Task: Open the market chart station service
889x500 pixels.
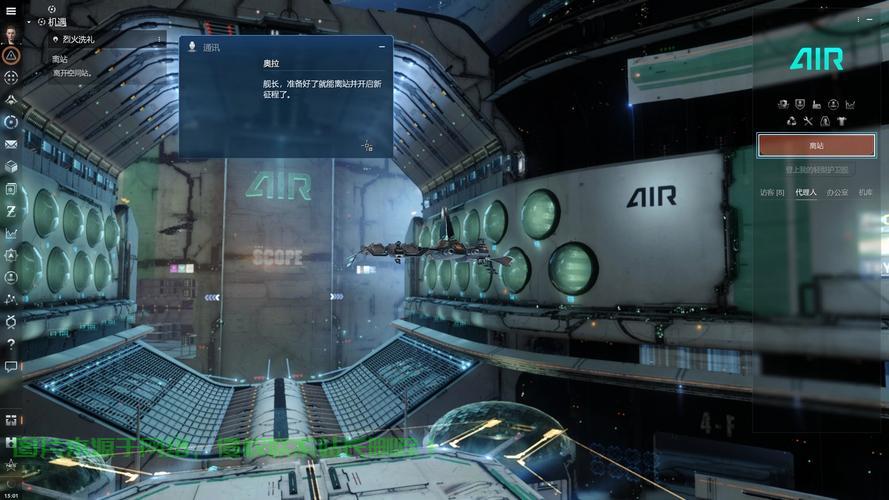Action: click(850, 104)
